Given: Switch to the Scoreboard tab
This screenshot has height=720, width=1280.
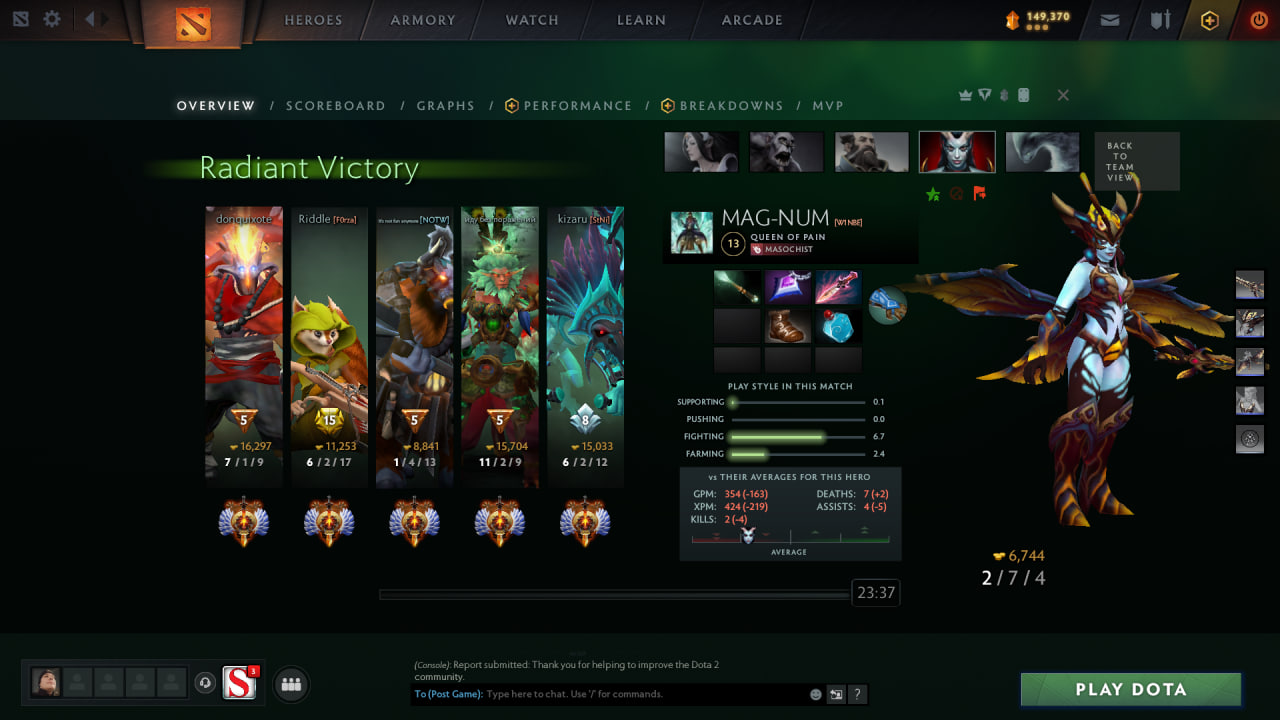Looking at the screenshot, I should (336, 106).
